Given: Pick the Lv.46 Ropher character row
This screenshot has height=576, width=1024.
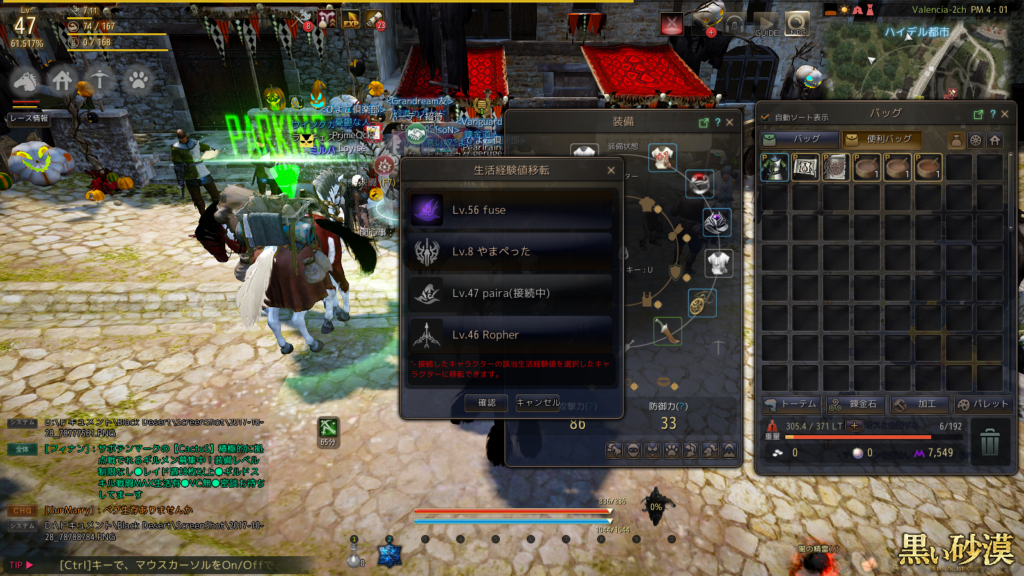Looking at the screenshot, I should tap(511, 334).
